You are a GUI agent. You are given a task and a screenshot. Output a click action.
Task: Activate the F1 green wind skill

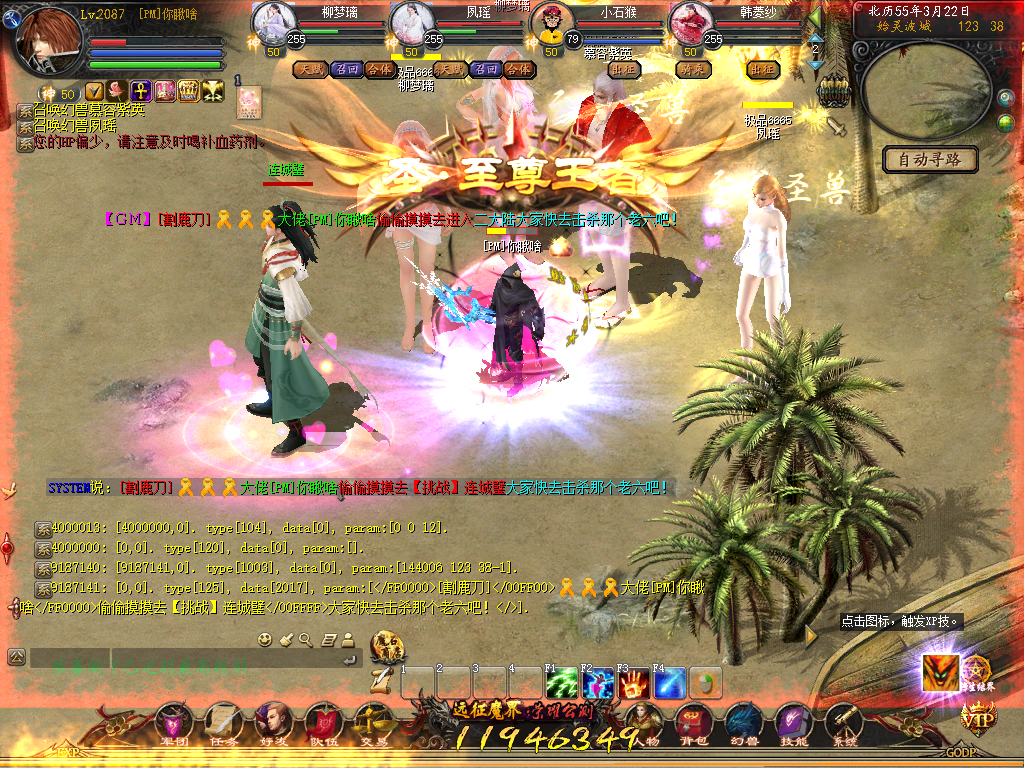pos(561,683)
